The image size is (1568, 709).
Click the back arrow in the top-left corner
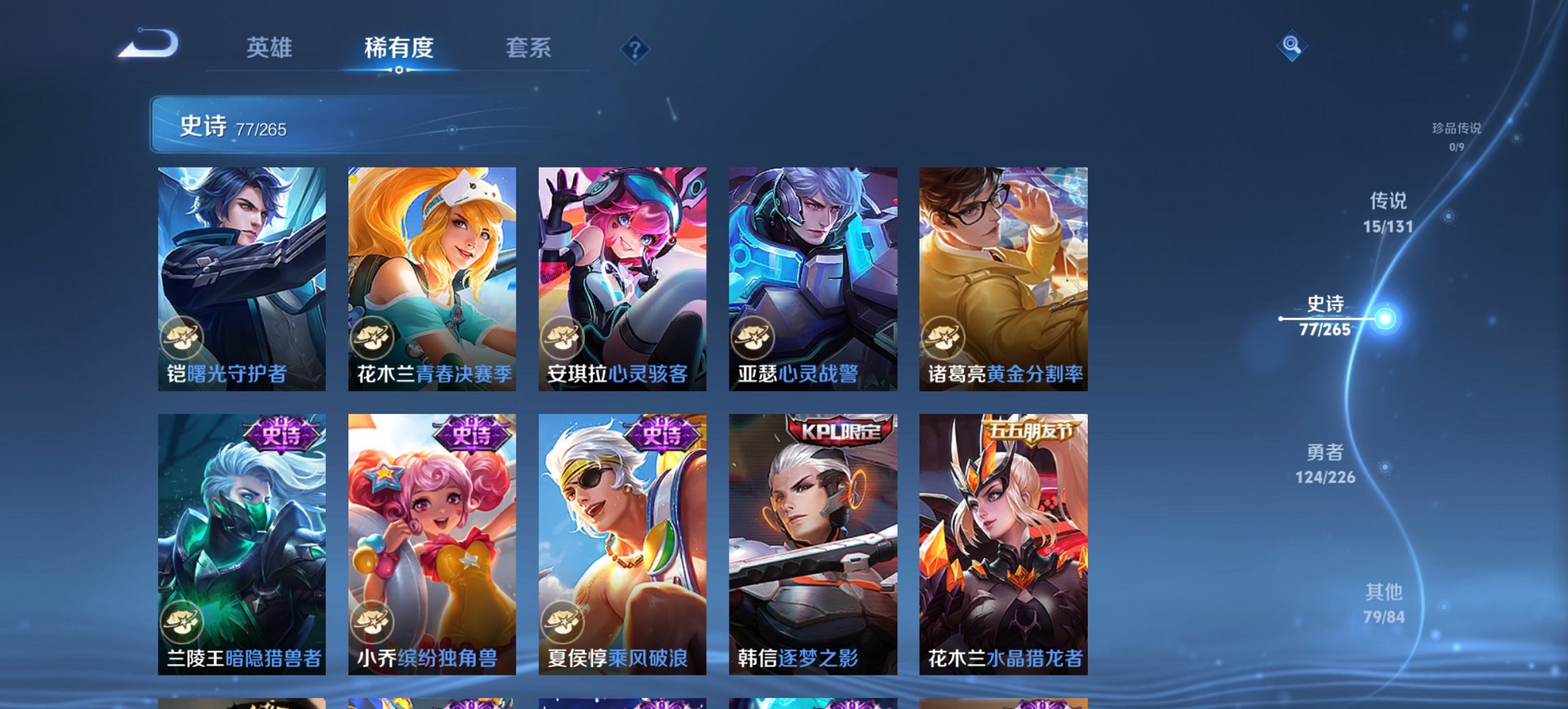point(147,44)
